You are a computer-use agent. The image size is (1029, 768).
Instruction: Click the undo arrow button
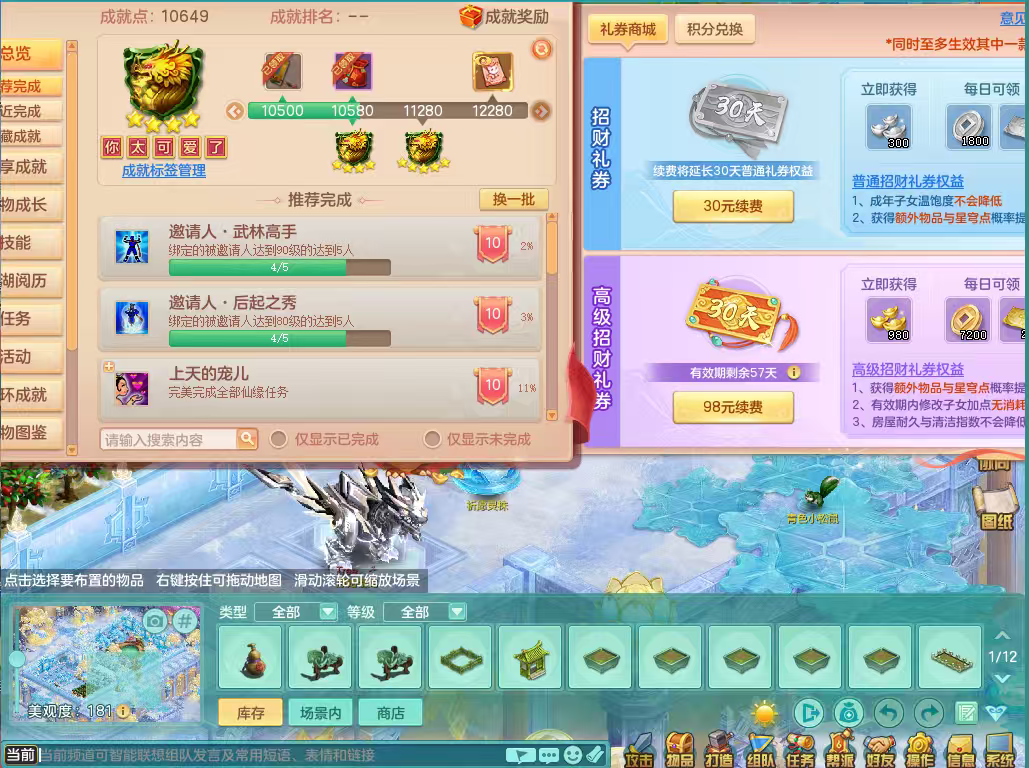tap(889, 712)
